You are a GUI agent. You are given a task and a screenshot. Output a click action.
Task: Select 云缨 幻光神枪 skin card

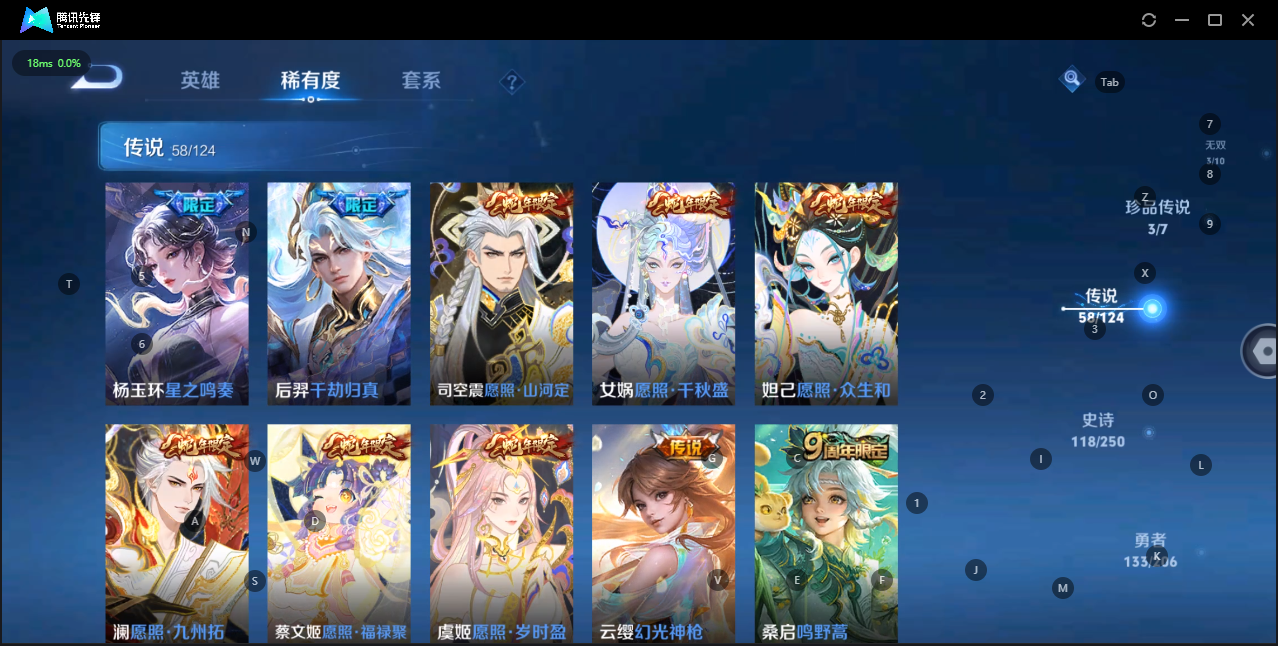pyautogui.click(x=664, y=533)
